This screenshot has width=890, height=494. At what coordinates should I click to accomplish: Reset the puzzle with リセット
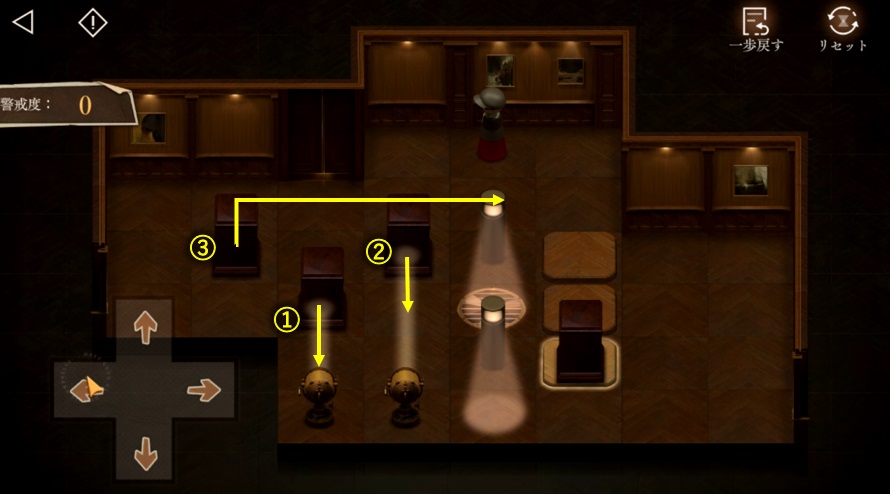(843, 28)
